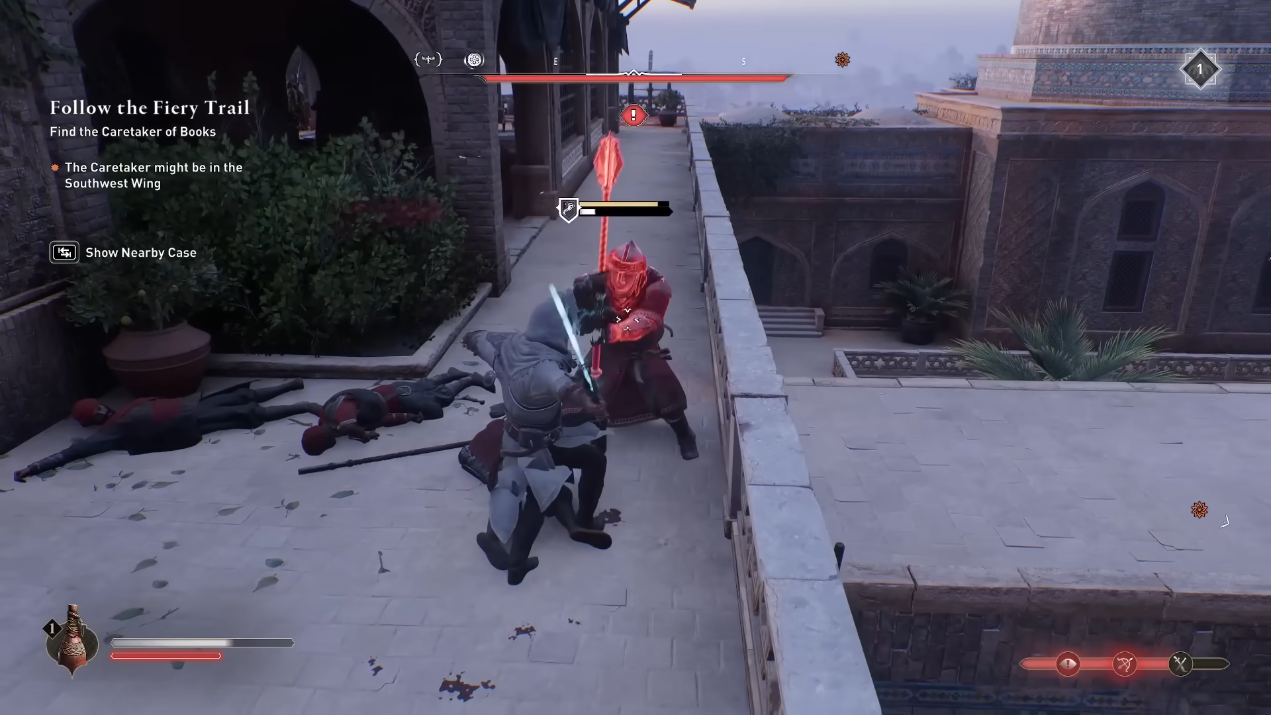The height and width of the screenshot is (715, 1271).
Task: Select the Follow the Fiery Trail quest tracker
Action: (x=150, y=108)
